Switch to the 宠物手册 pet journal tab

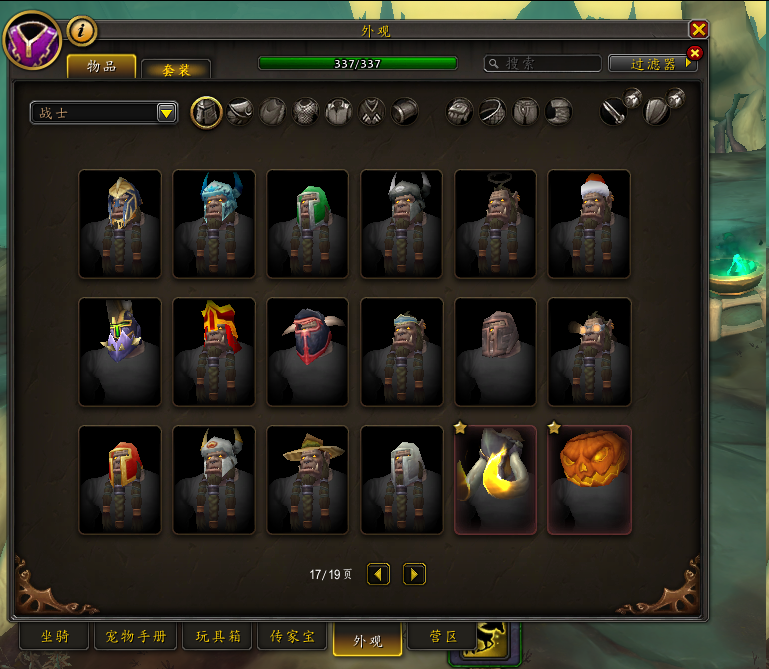(x=136, y=636)
